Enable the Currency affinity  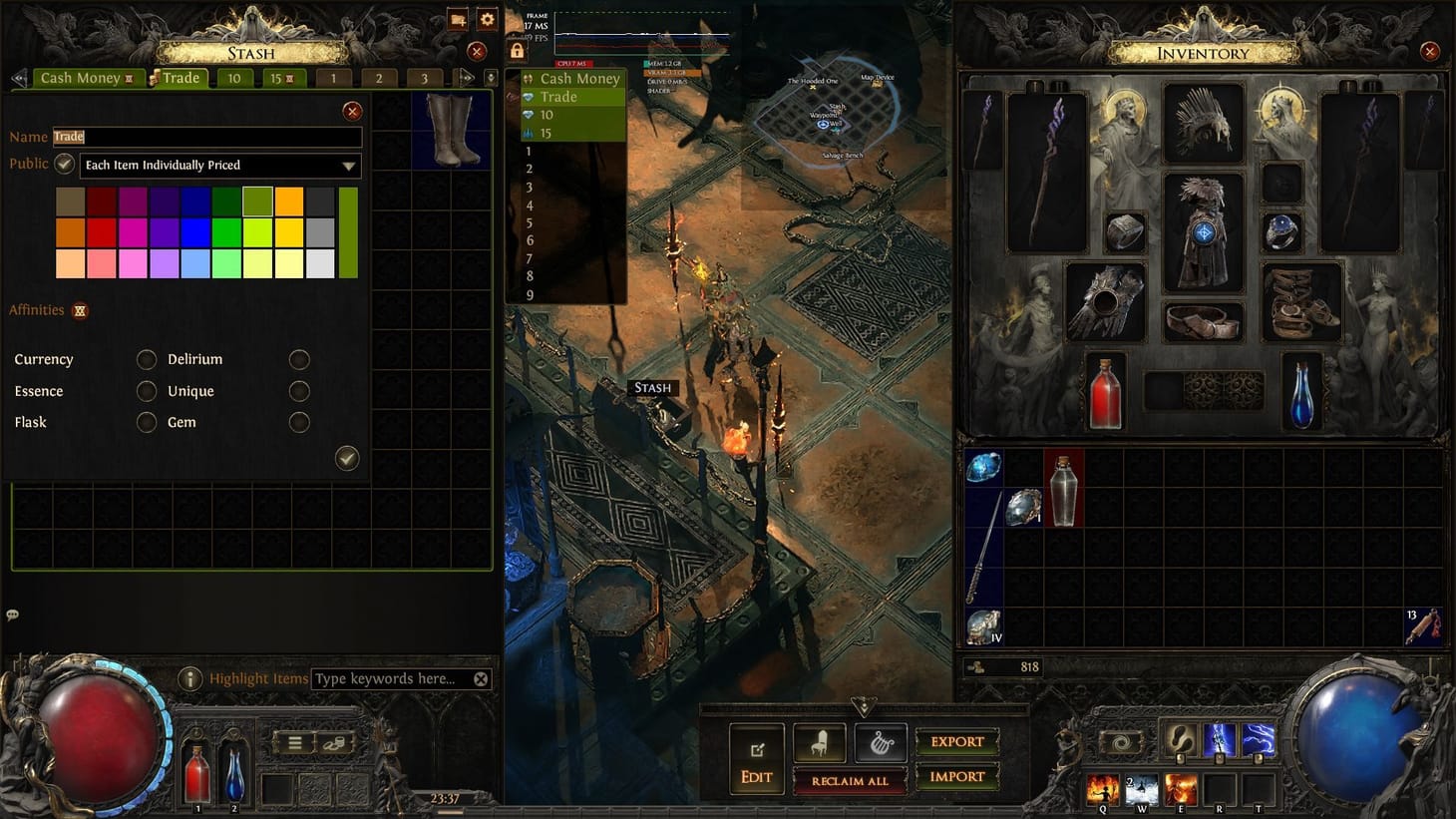(146, 359)
